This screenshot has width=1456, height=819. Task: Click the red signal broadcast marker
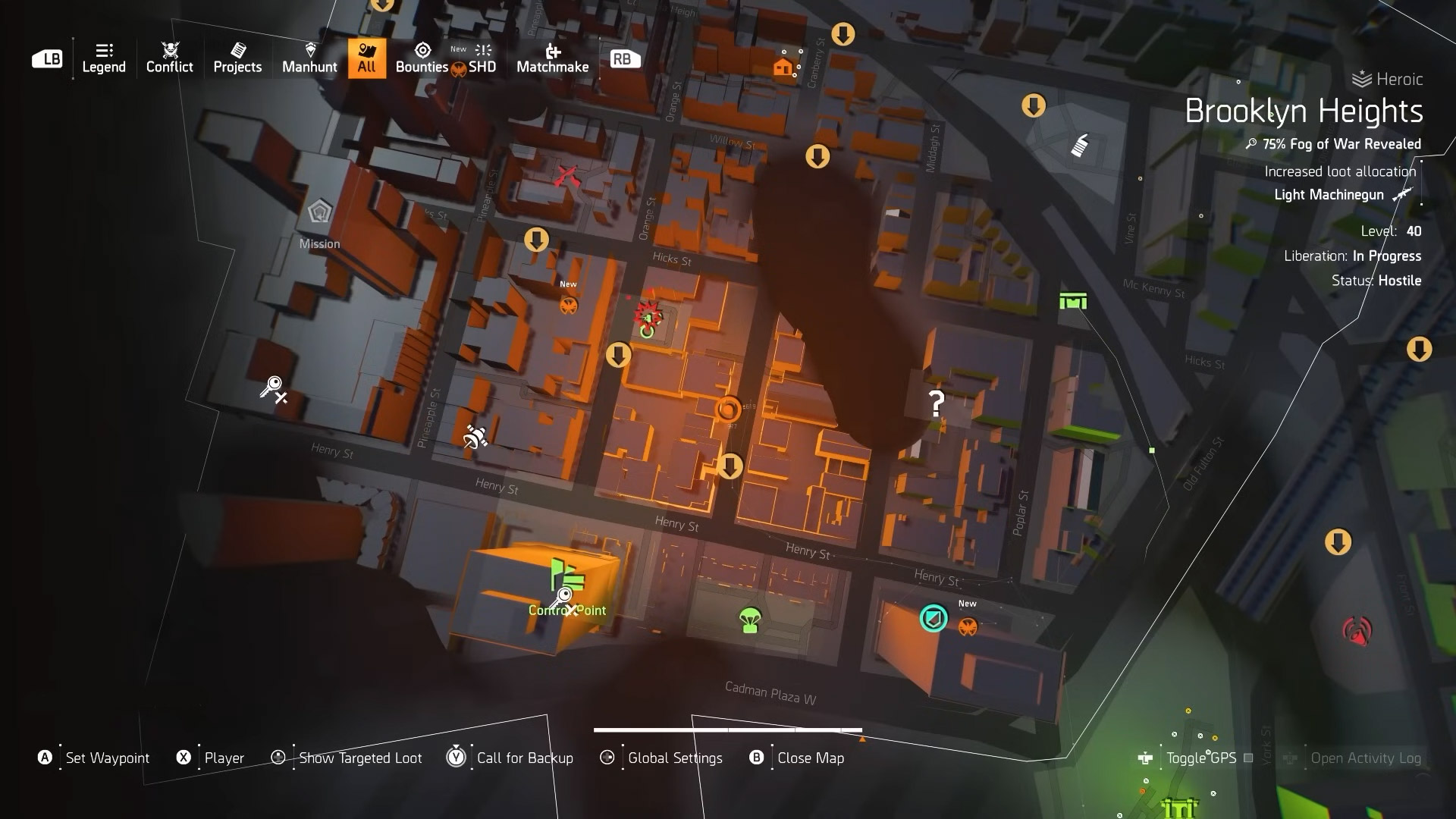pyautogui.click(x=1357, y=630)
